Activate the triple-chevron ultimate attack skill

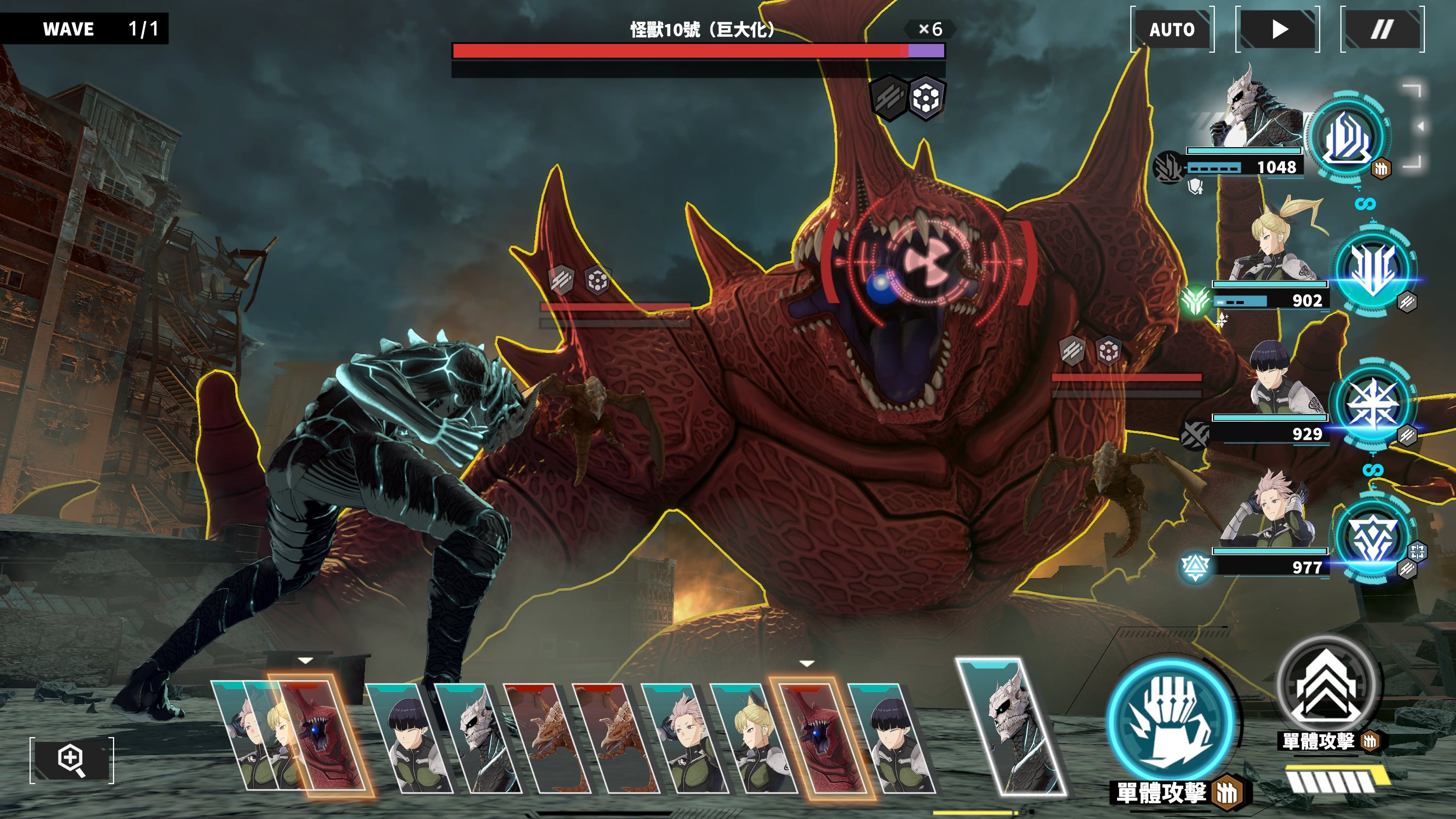pyautogui.click(x=1326, y=686)
